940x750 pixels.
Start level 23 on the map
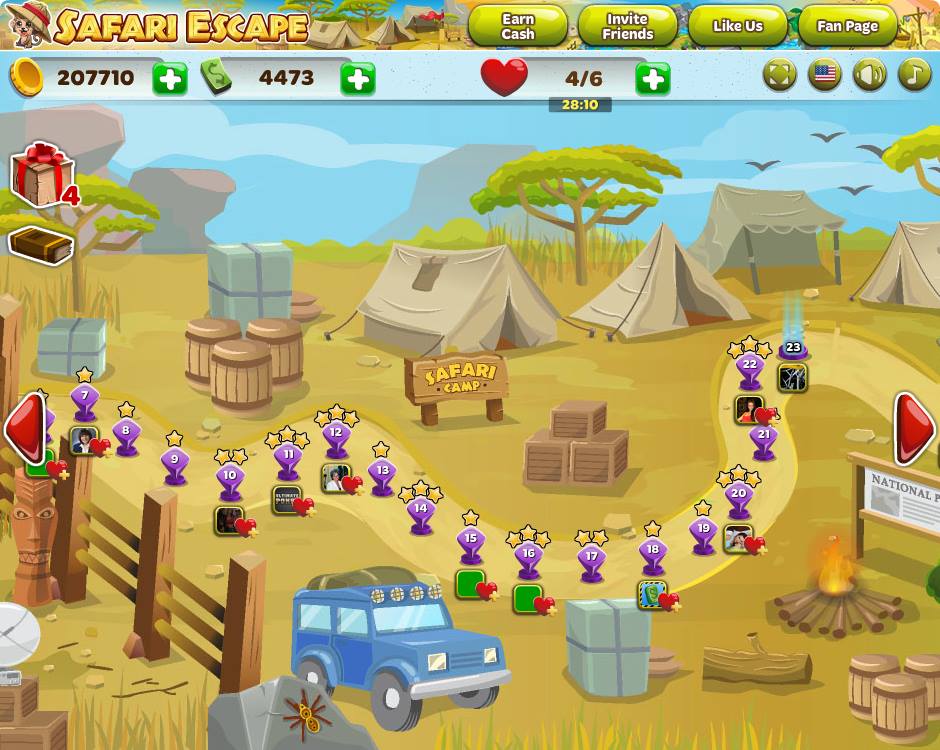click(x=793, y=349)
